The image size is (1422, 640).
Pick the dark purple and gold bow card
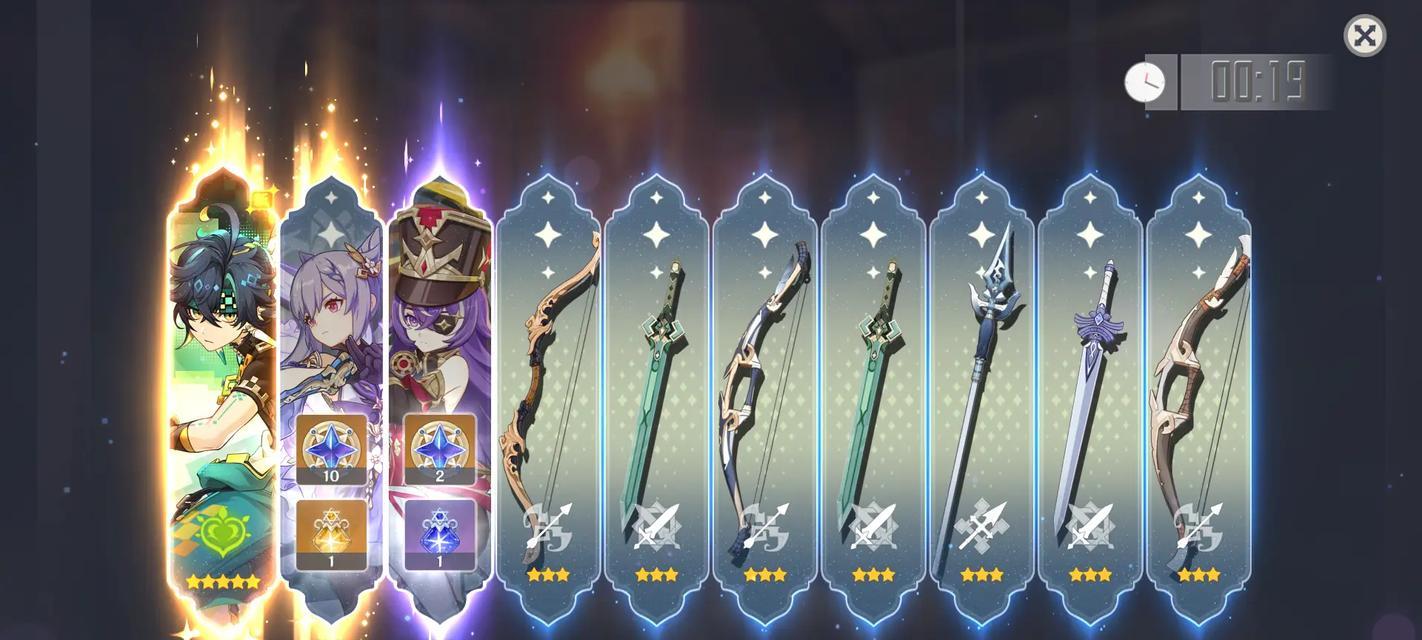(765, 400)
